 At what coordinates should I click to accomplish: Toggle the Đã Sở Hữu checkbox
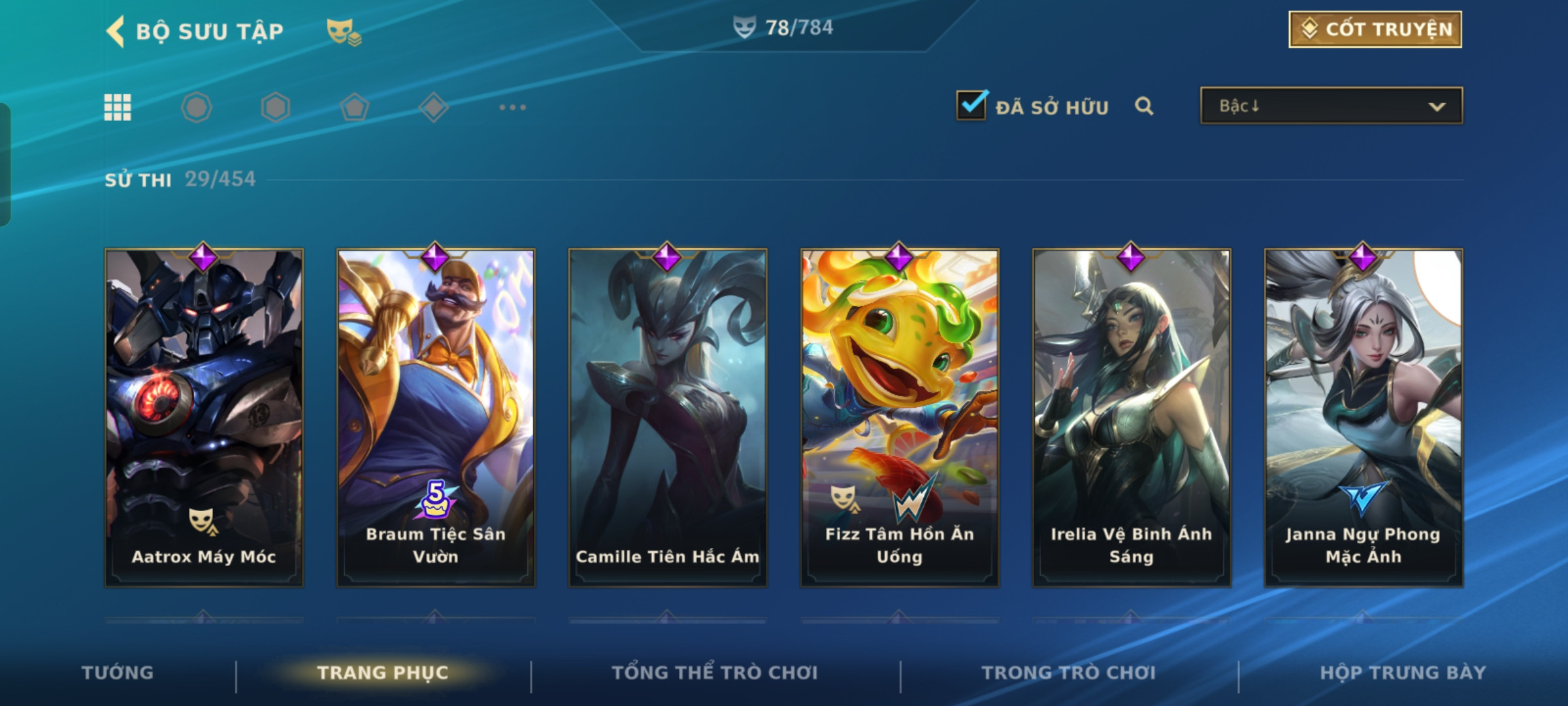[972, 105]
